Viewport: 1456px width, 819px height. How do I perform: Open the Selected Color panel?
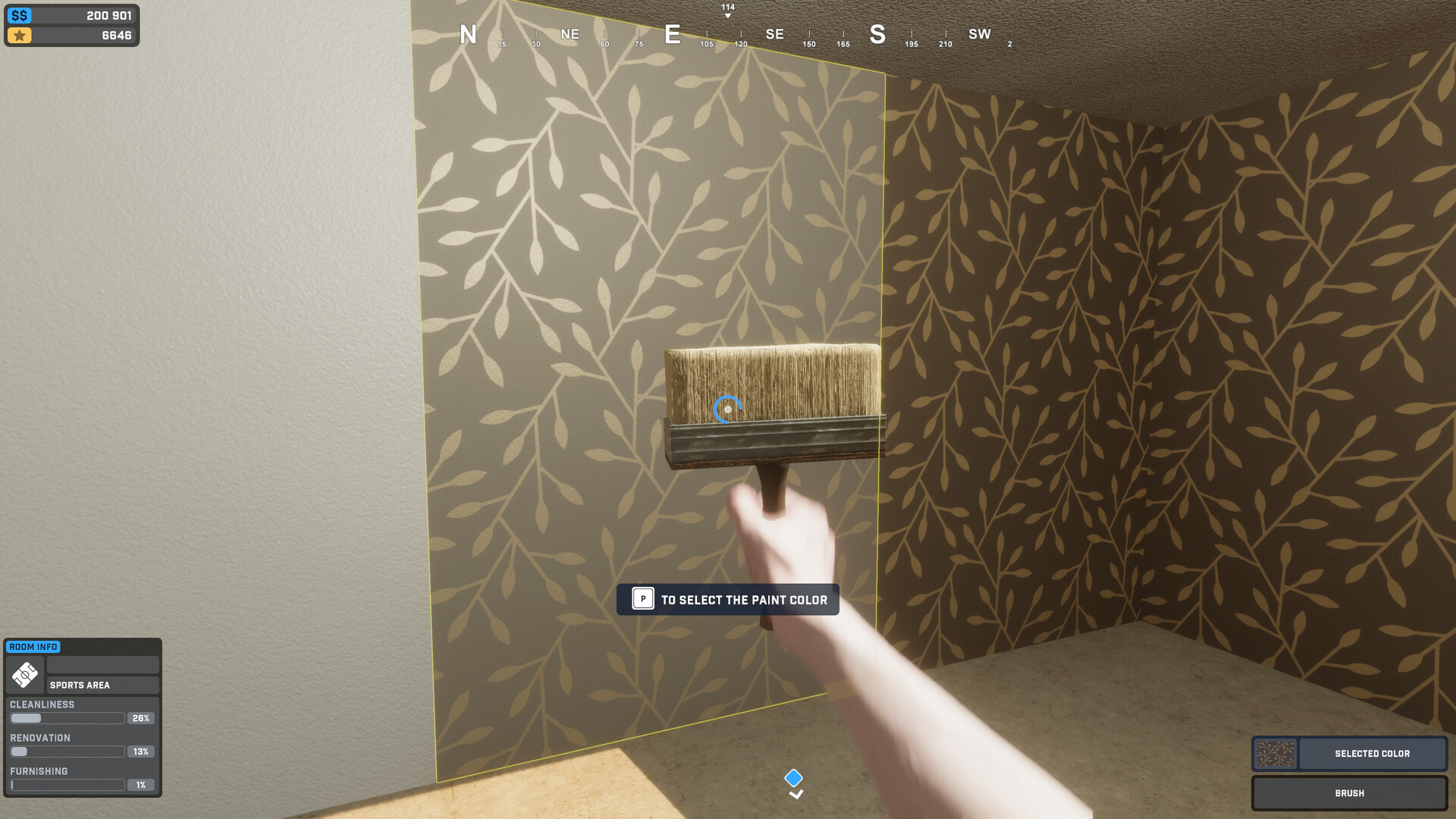coord(1371,753)
